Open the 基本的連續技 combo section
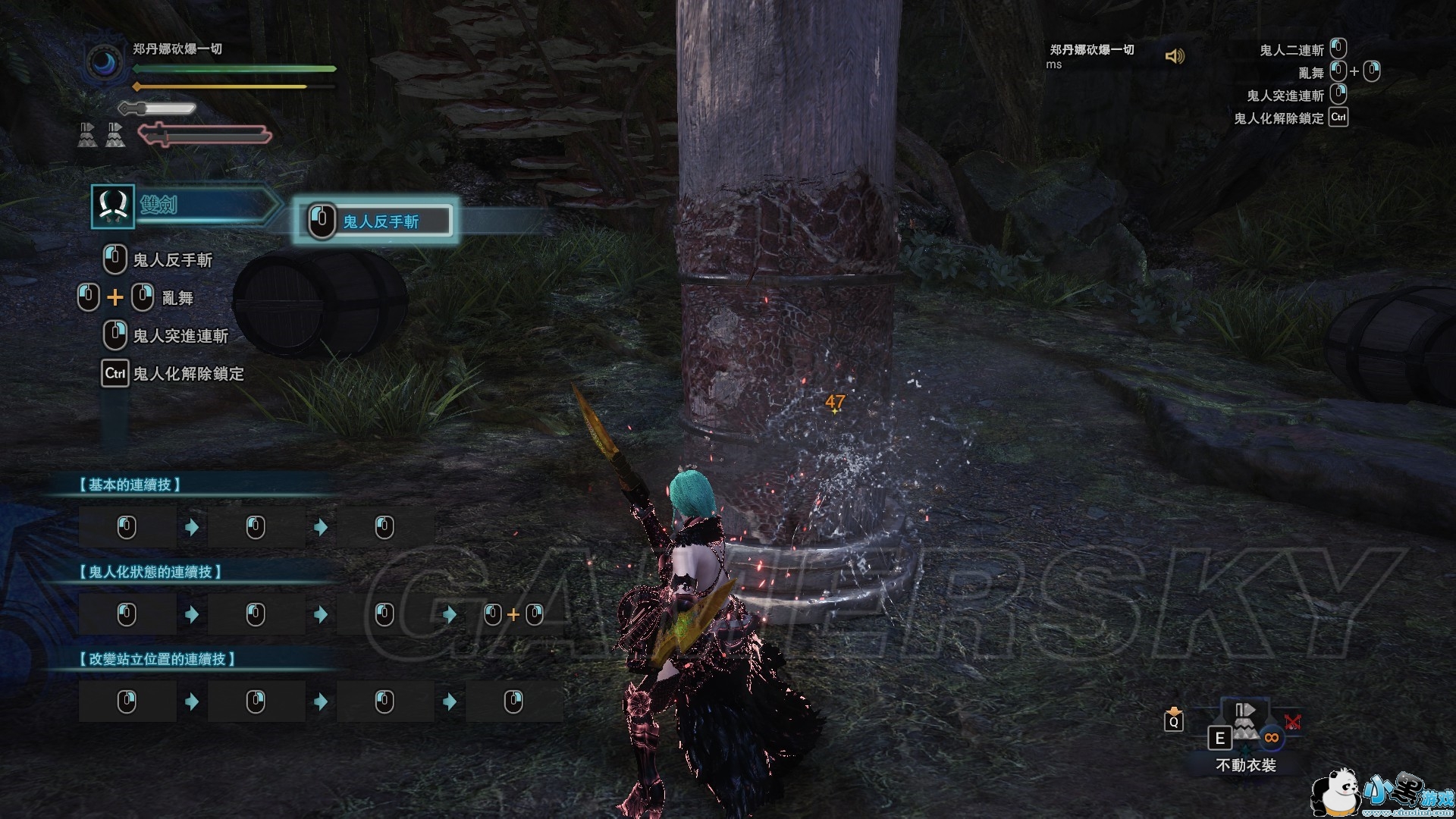 pos(130,485)
